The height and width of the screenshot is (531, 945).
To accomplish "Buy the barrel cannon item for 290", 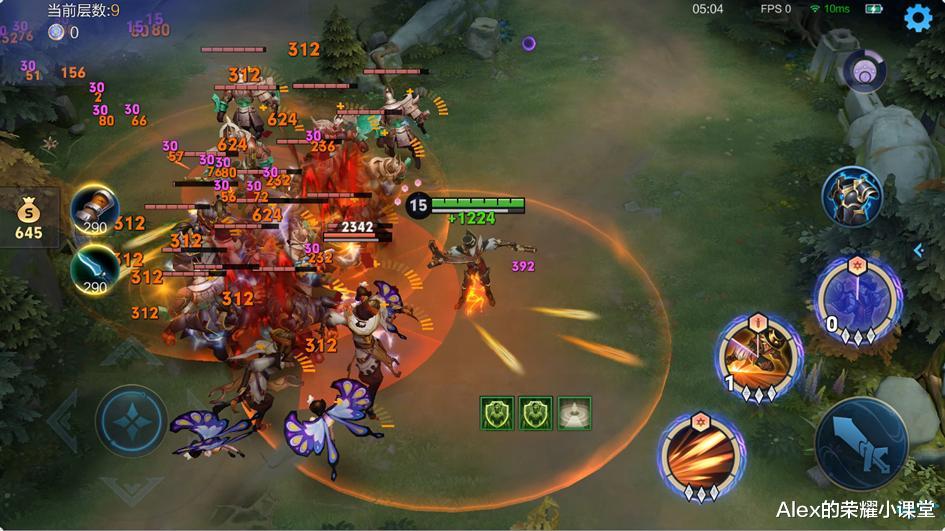I will coord(94,208).
